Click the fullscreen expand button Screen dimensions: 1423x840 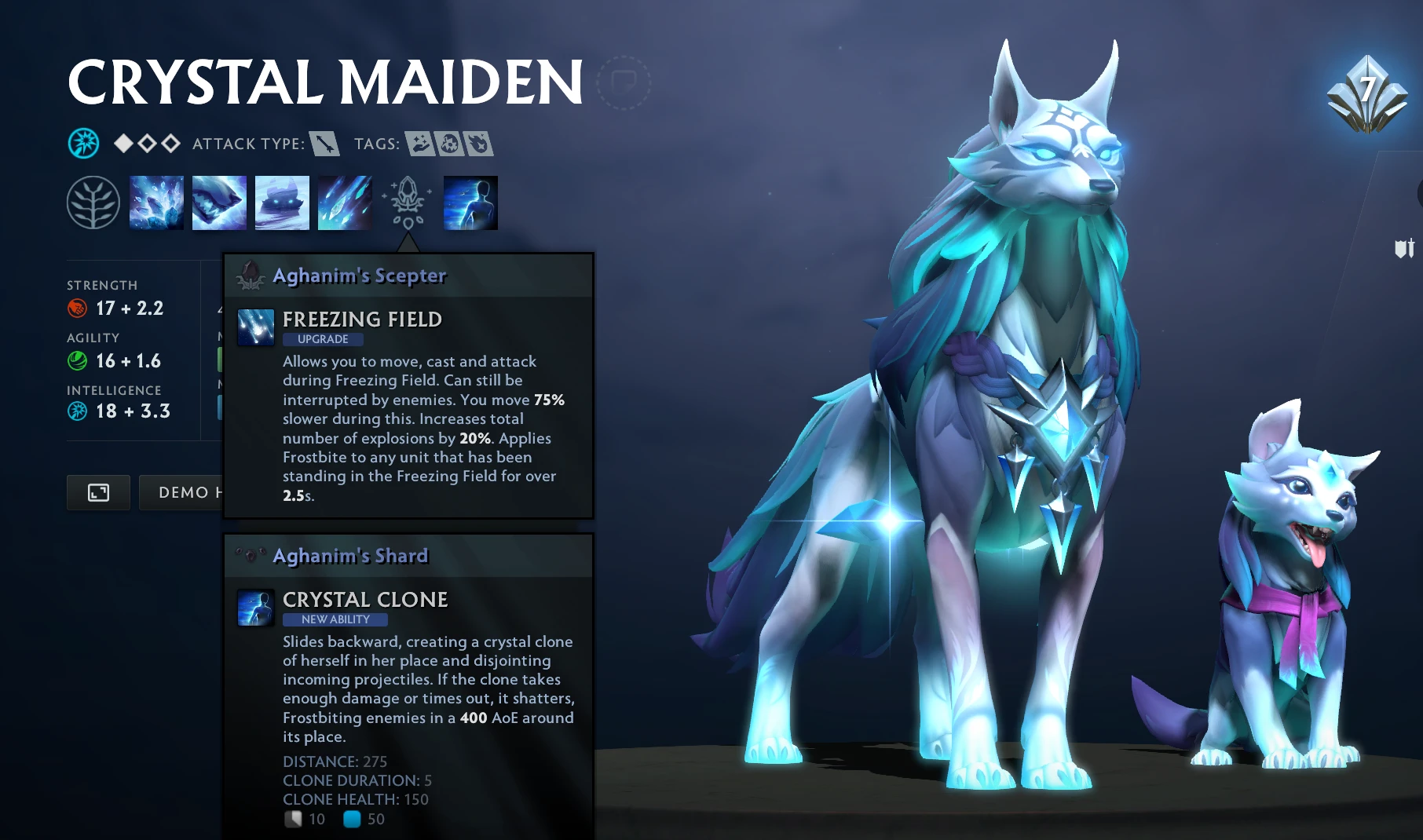(x=98, y=492)
